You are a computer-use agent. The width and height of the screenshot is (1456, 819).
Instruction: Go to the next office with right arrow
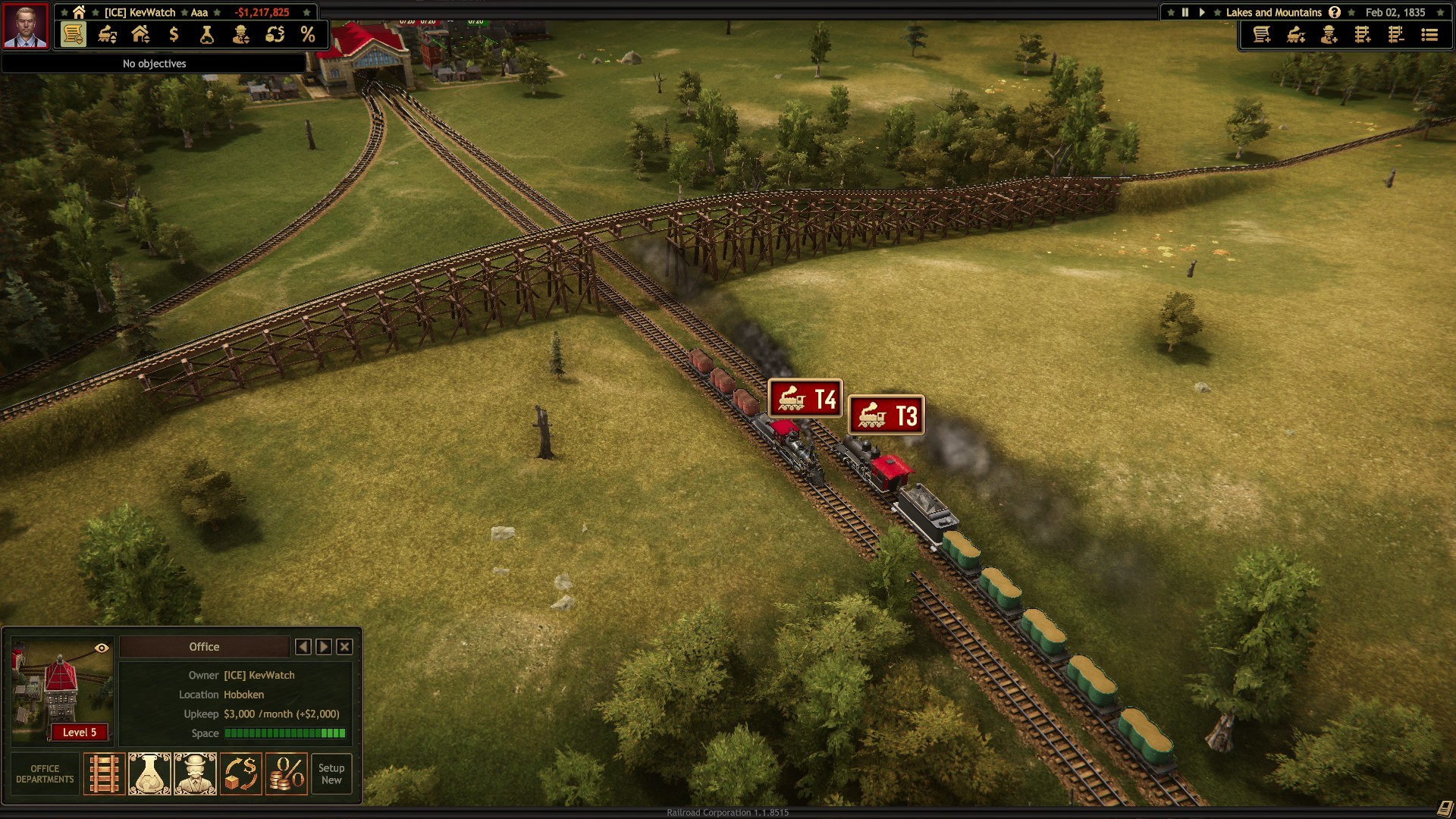click(324, 647)
